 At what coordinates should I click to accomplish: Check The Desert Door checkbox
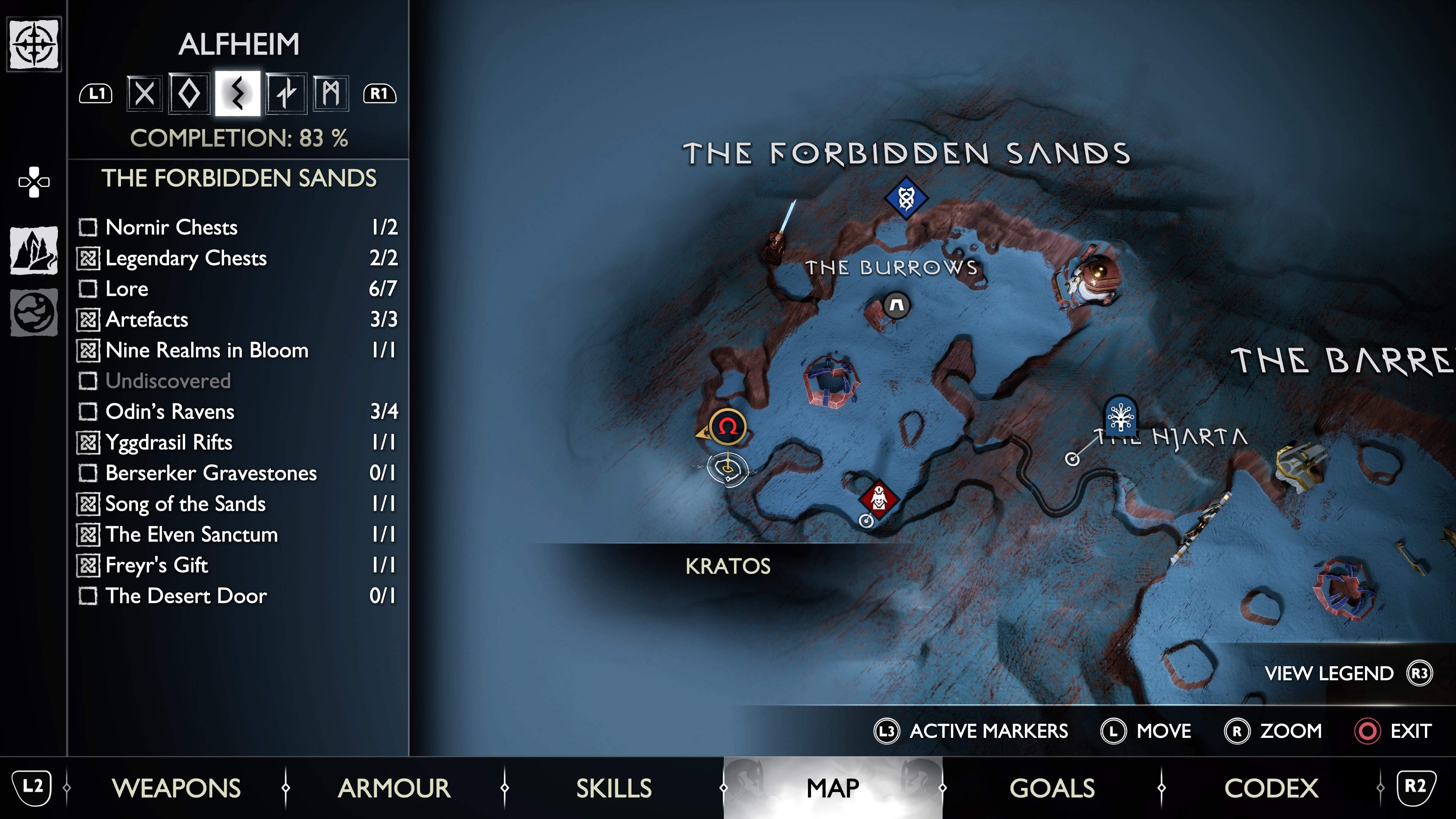coord(88,596)
